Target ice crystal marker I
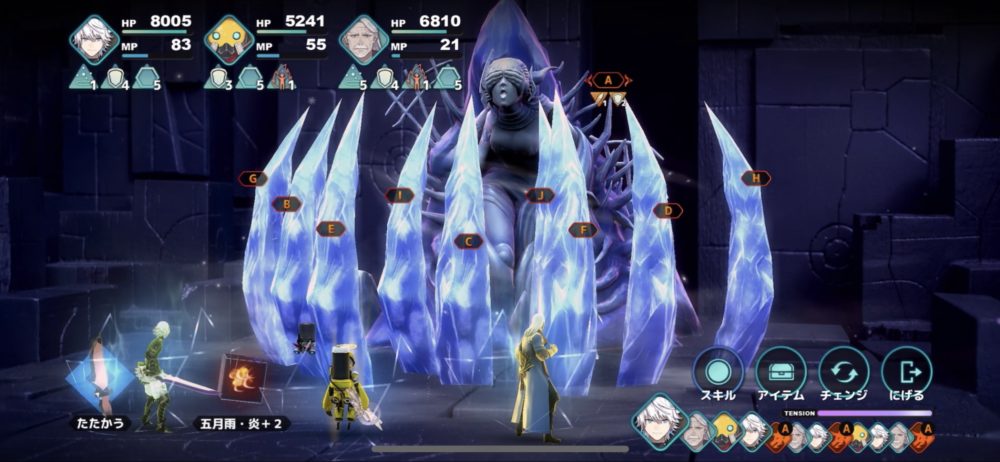 click(x=399, y=195)
